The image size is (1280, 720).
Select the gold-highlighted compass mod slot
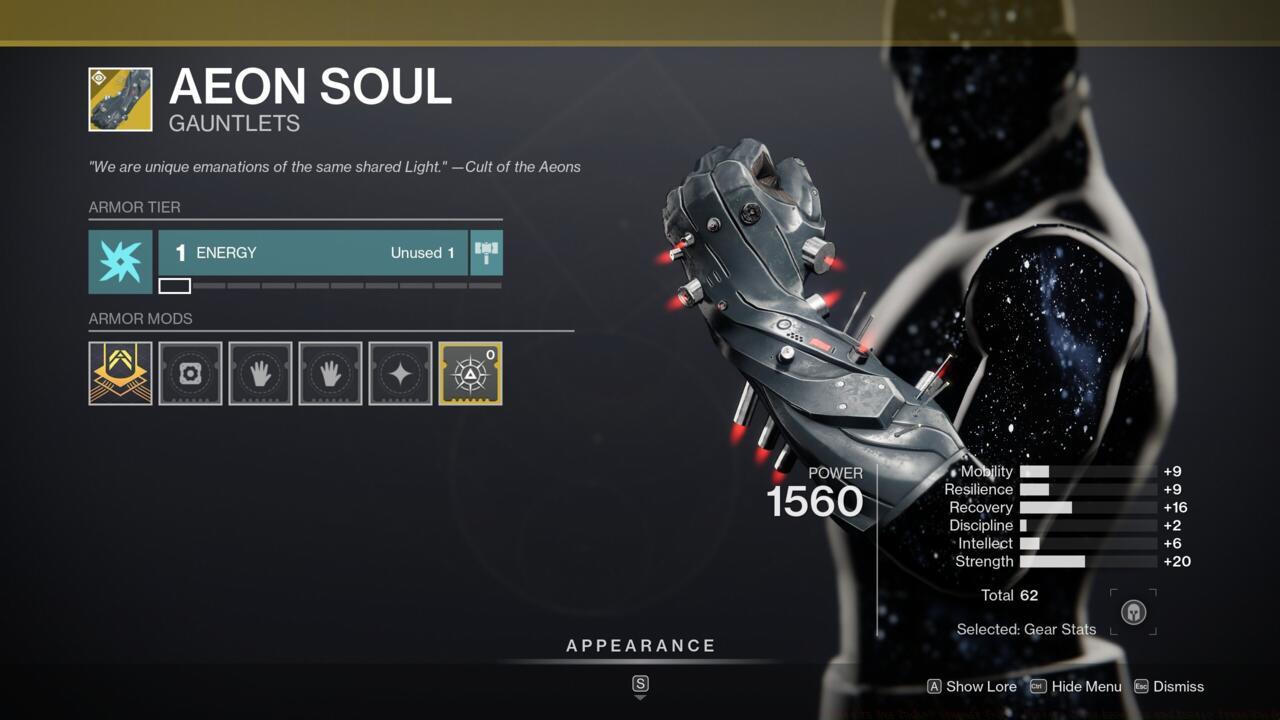[x=470, y=373]
